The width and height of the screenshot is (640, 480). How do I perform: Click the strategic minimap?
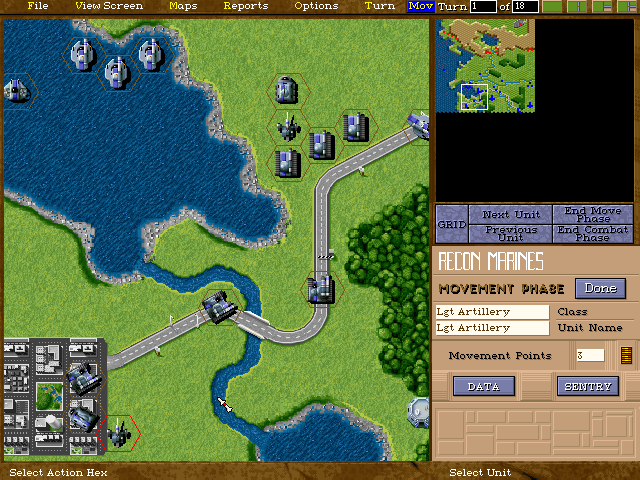(485, 63)
